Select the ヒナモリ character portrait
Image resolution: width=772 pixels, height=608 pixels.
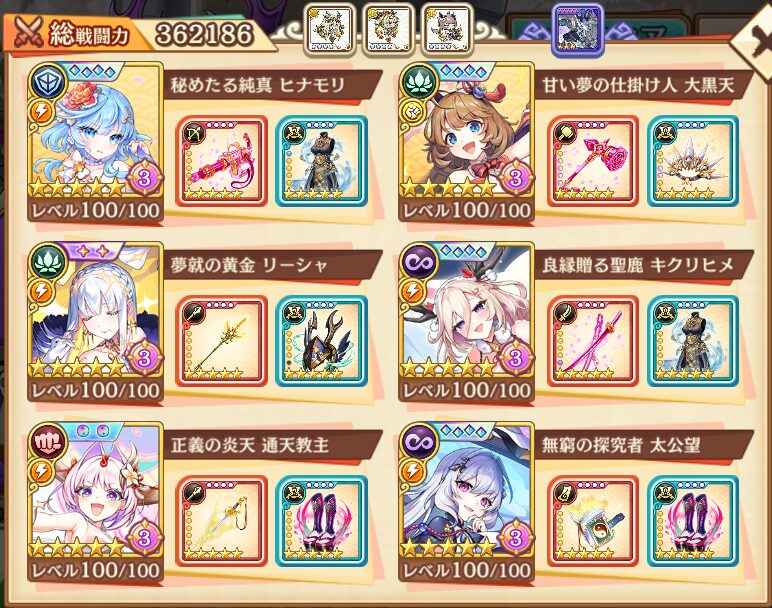95,140
